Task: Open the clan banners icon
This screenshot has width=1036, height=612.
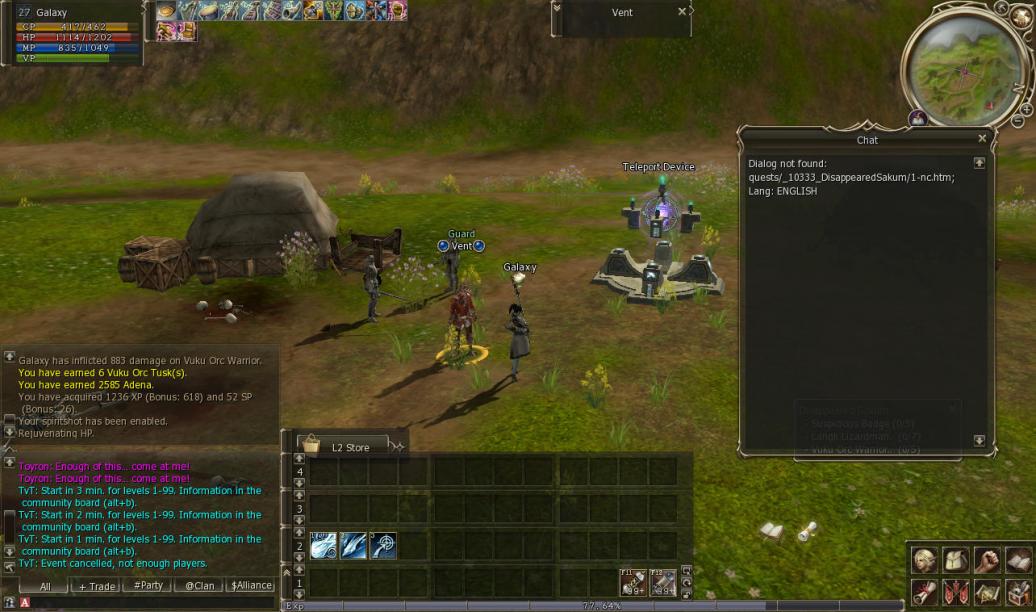Action: coord(956,592)
